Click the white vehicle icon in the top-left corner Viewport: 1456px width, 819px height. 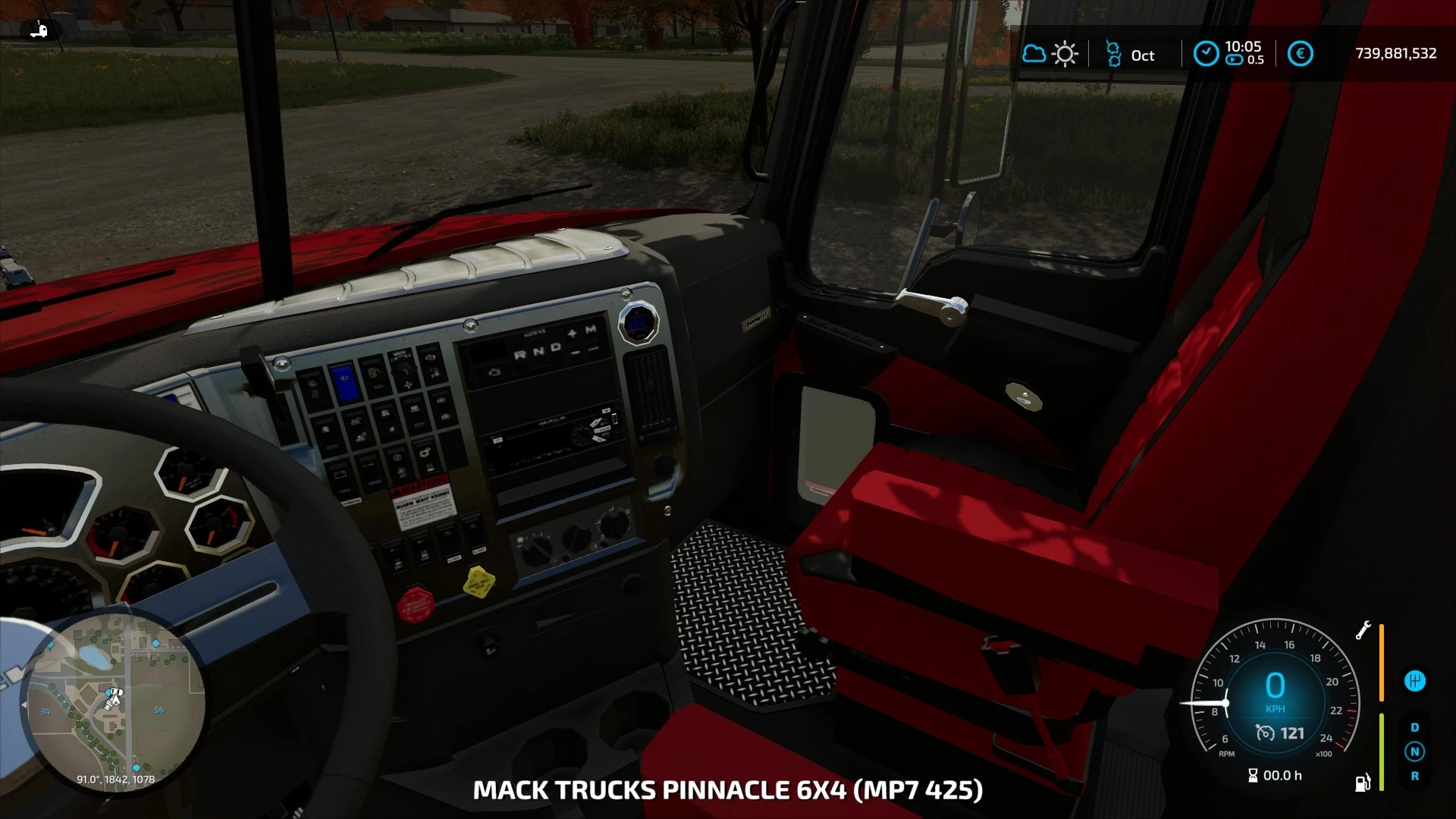39,30
